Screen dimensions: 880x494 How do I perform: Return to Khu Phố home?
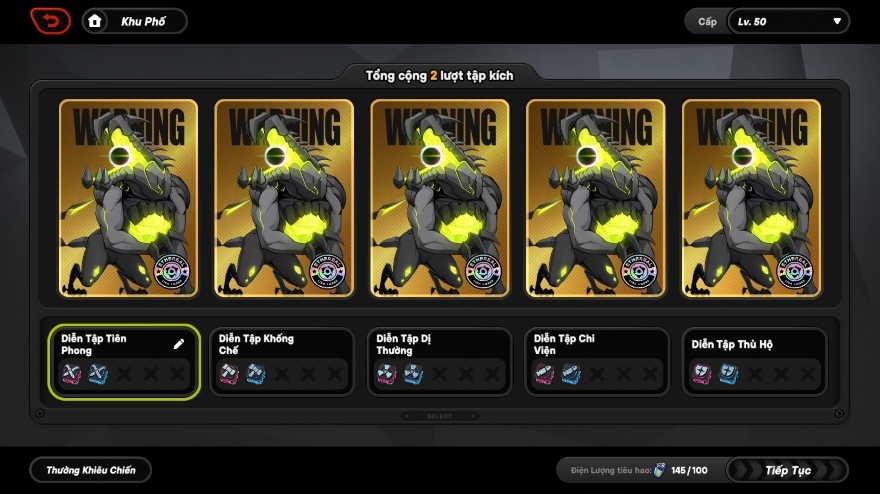point(134,21)
